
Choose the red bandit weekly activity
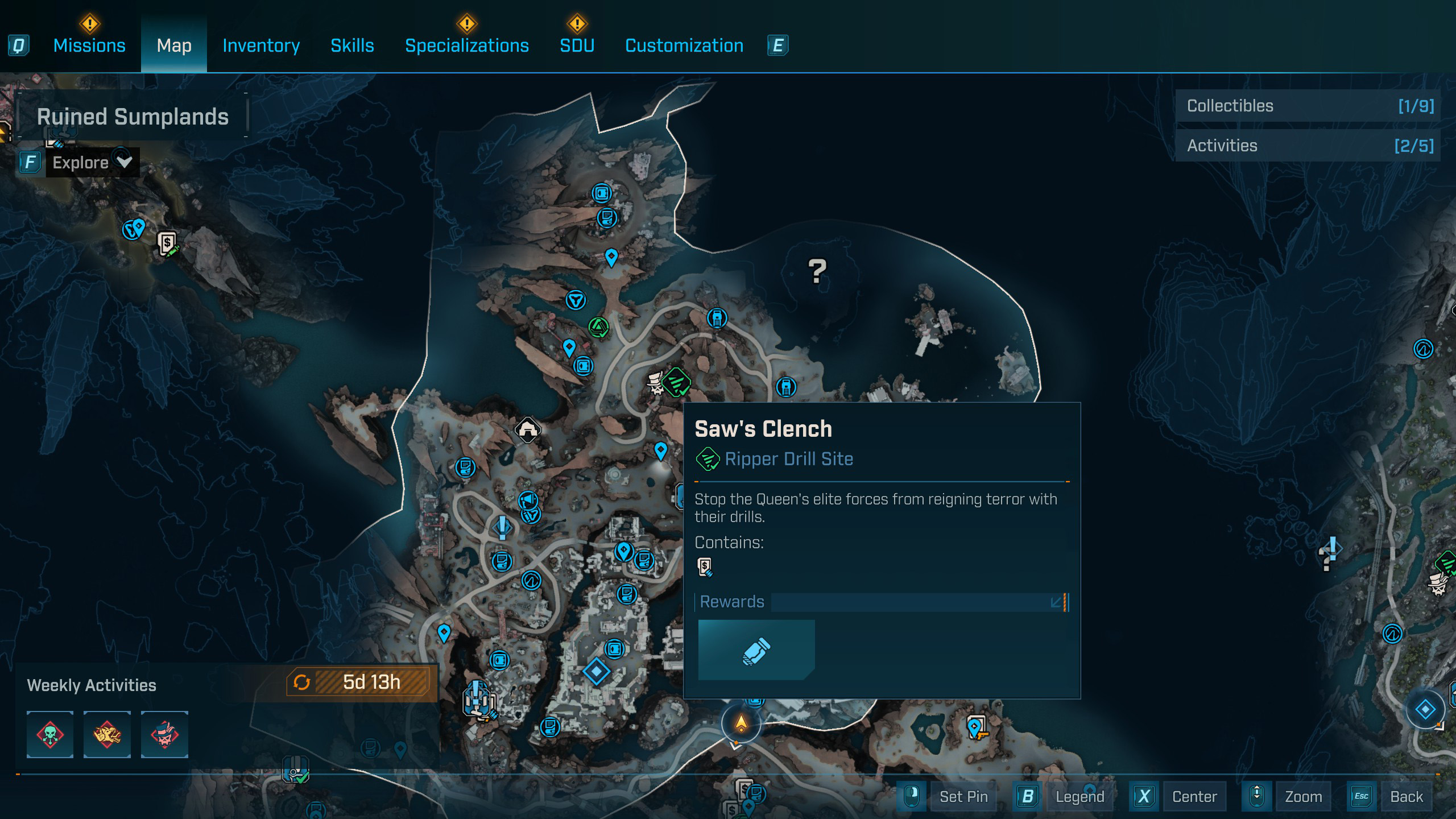click(x=164, y=734)
